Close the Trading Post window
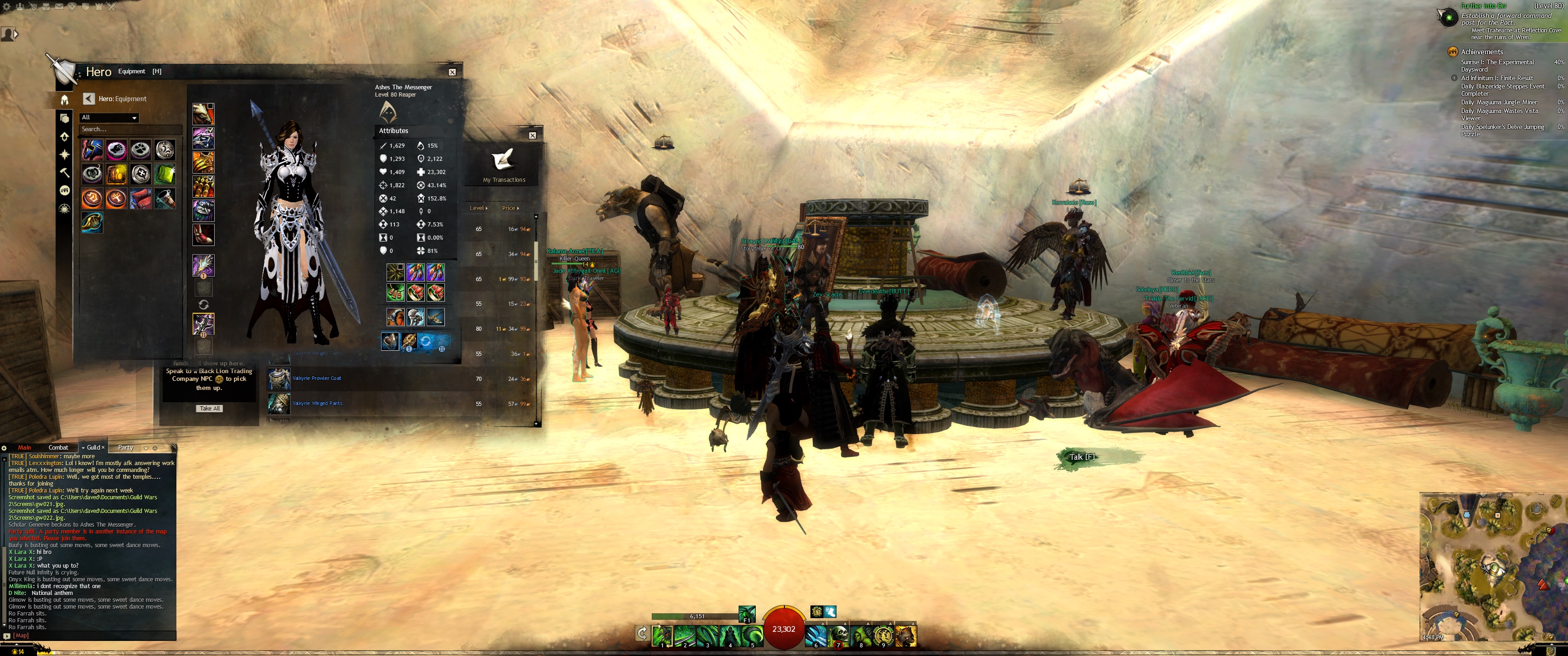 tap(532, 135)
